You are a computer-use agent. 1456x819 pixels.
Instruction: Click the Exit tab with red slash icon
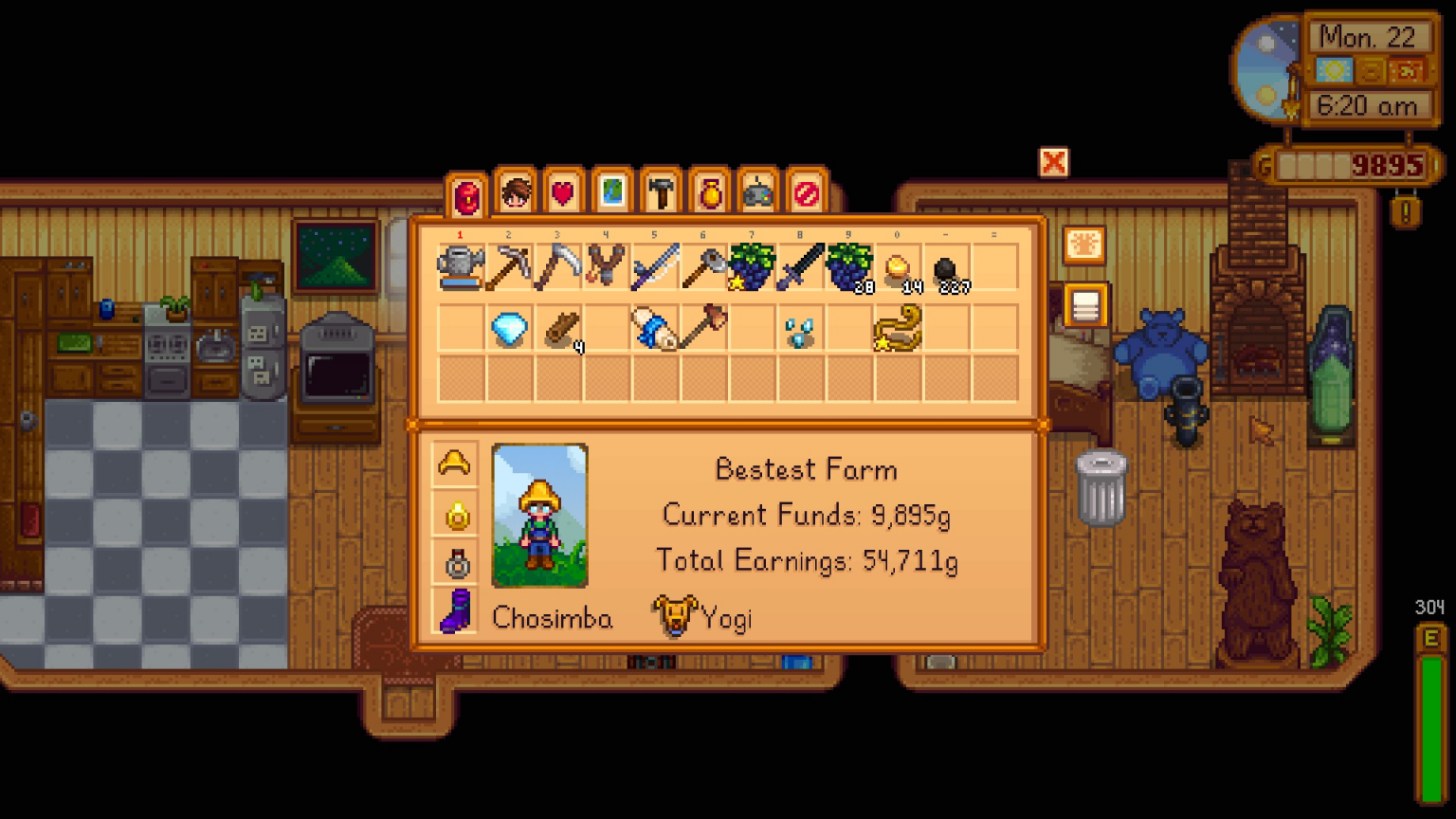coord(808,192)
